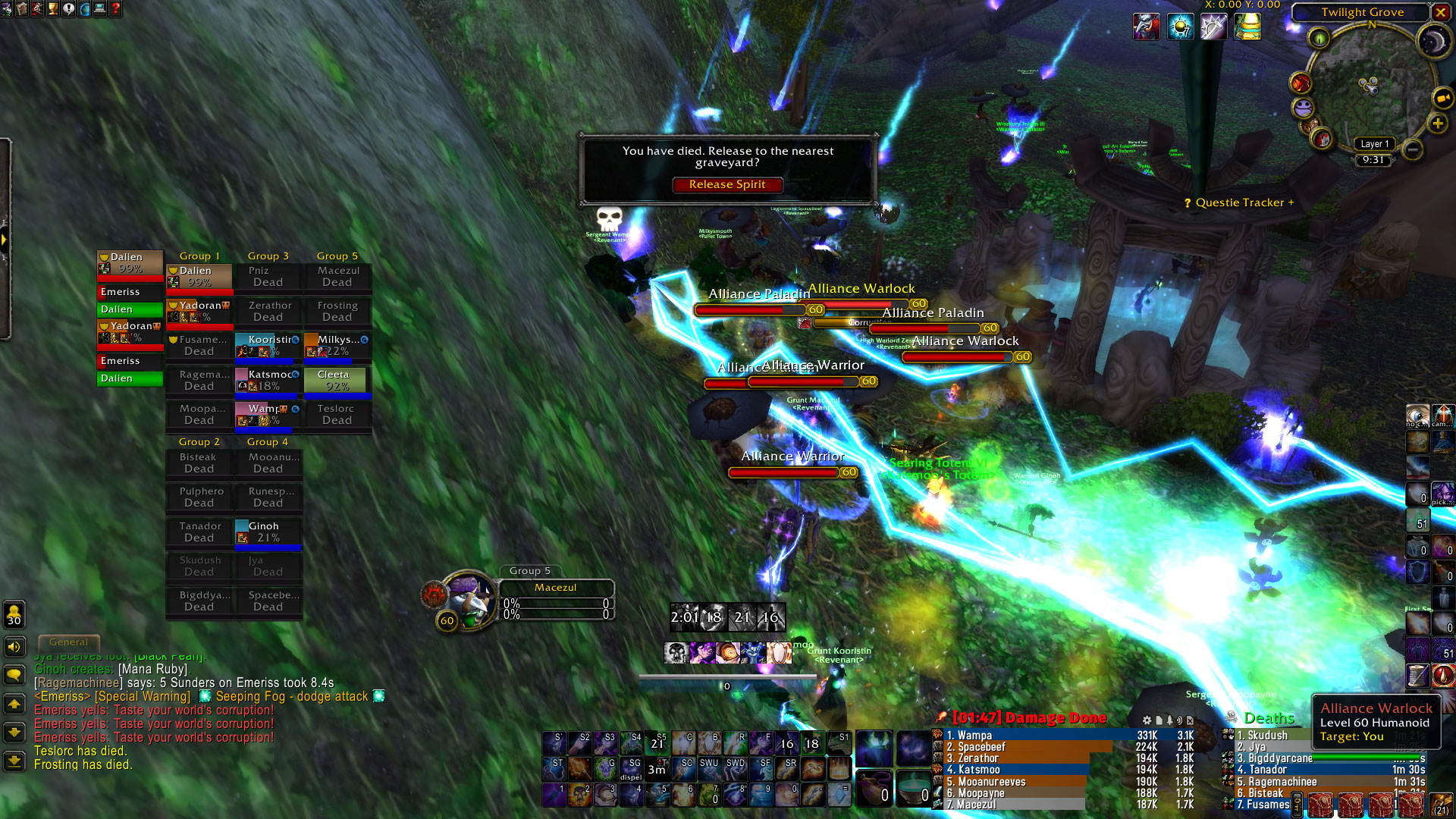Open the Questie Tracker header
The height and width of the screenshot is (819, 1456).
tap(1239, 202)
